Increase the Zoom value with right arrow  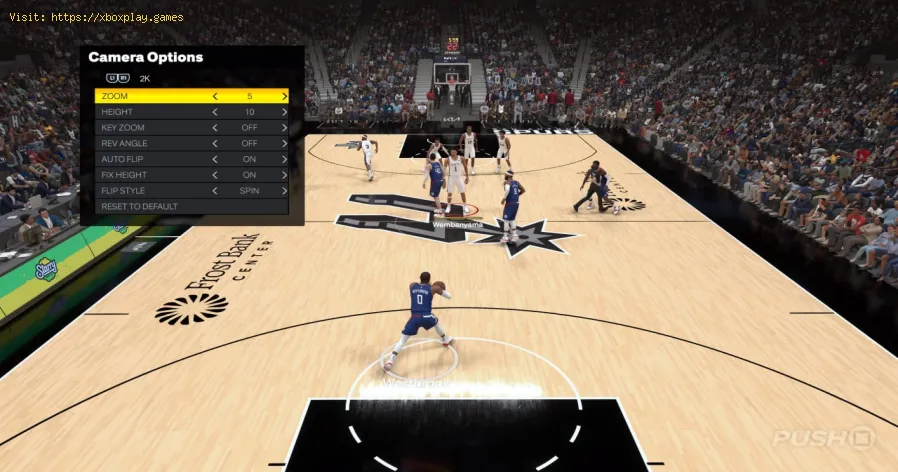[x=284, y=96]
